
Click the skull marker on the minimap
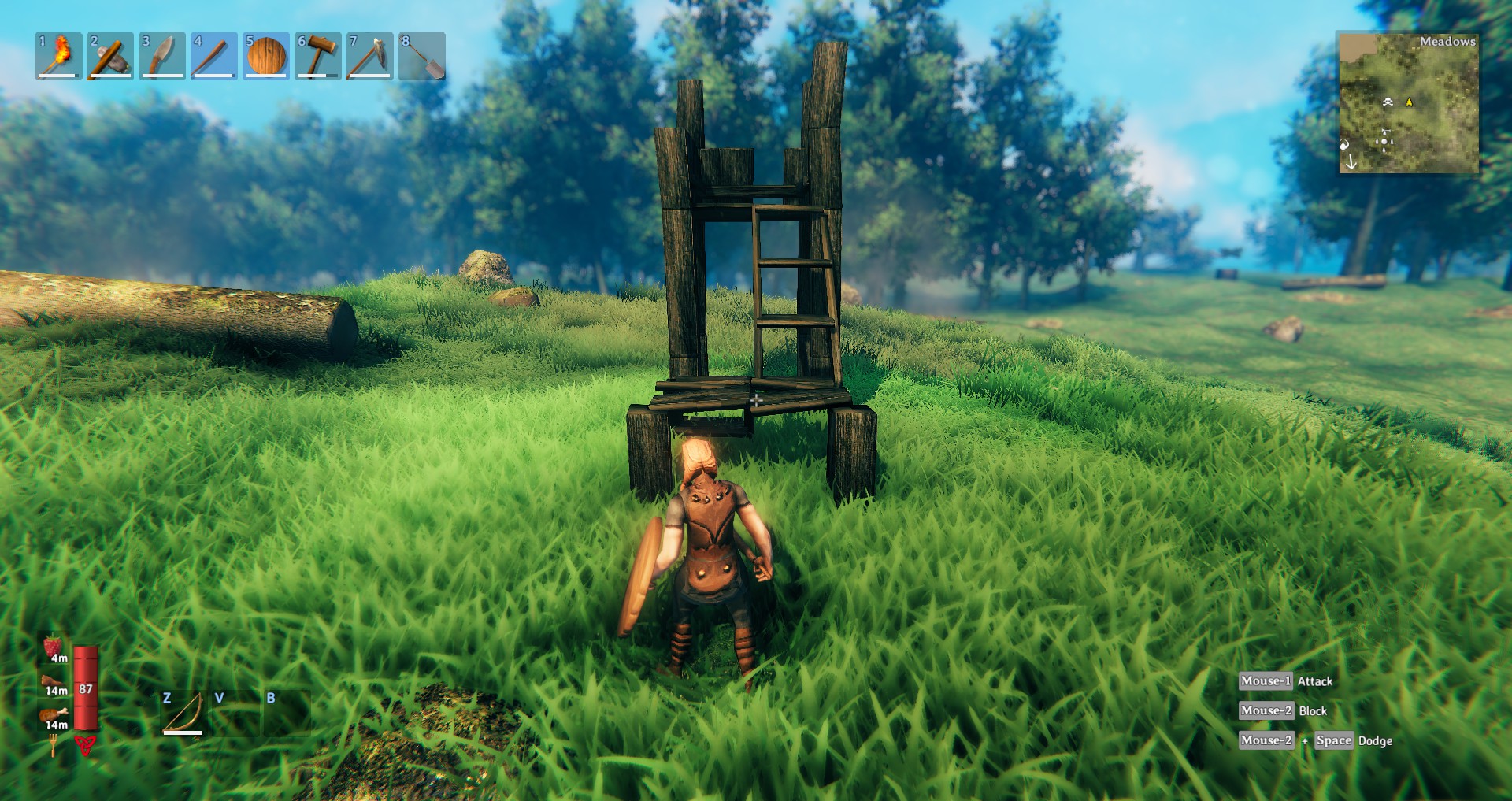[1388, 102]
